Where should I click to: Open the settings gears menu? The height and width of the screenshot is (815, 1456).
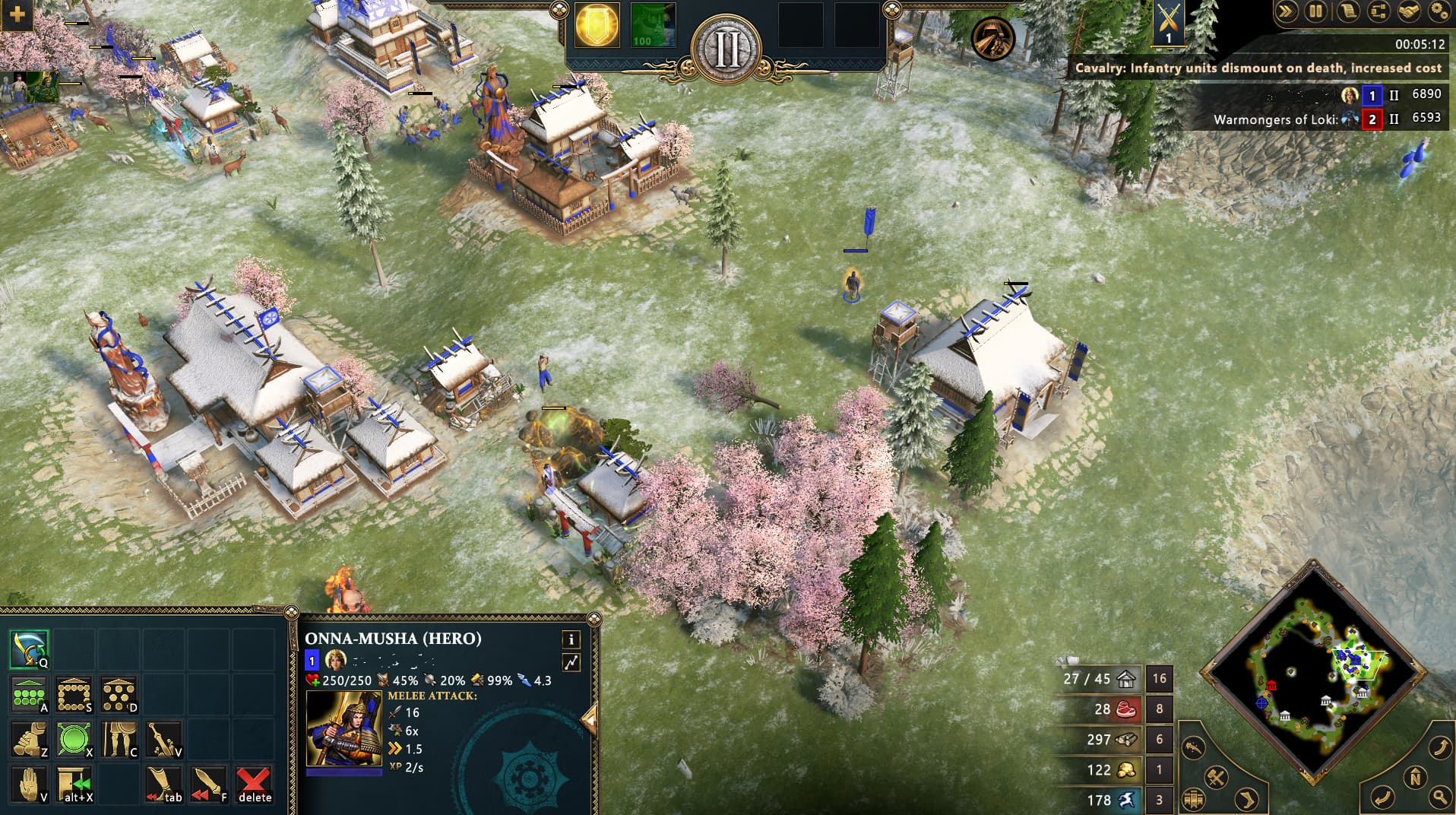[x=1439, y=11]
